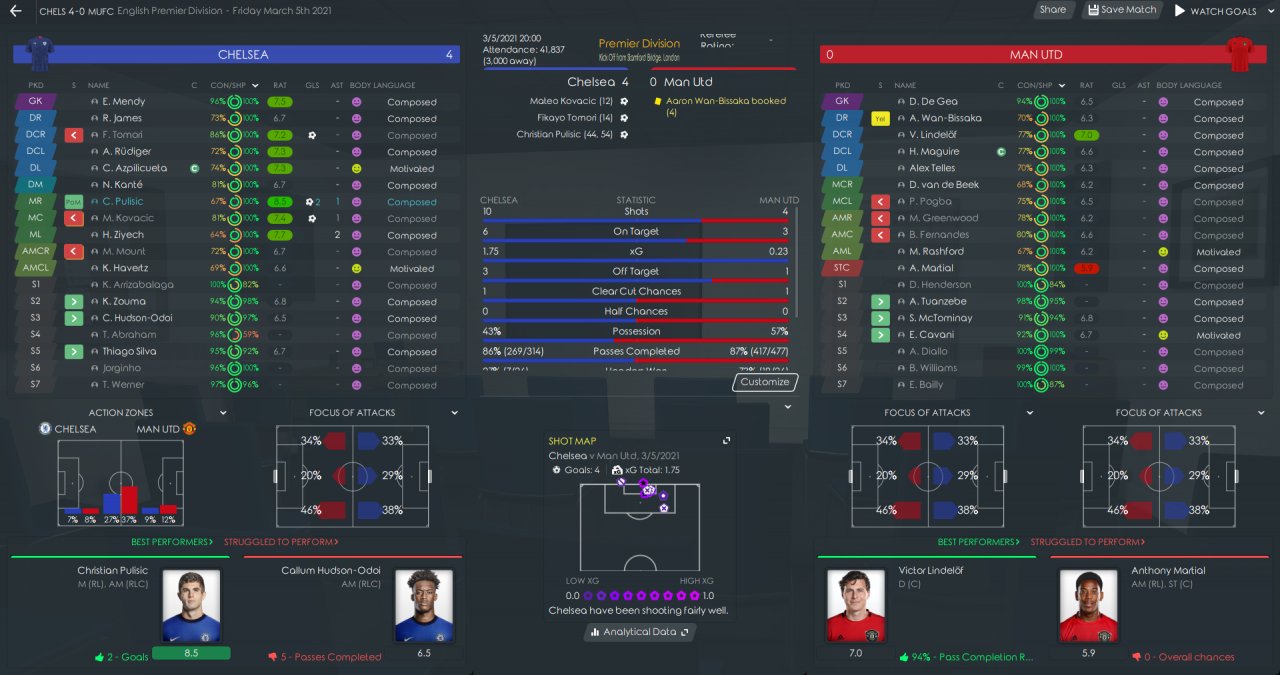Open the Customize stats option
Image resolution: width=1280 pixels, height=675 pixels.
tap(765, 382)
